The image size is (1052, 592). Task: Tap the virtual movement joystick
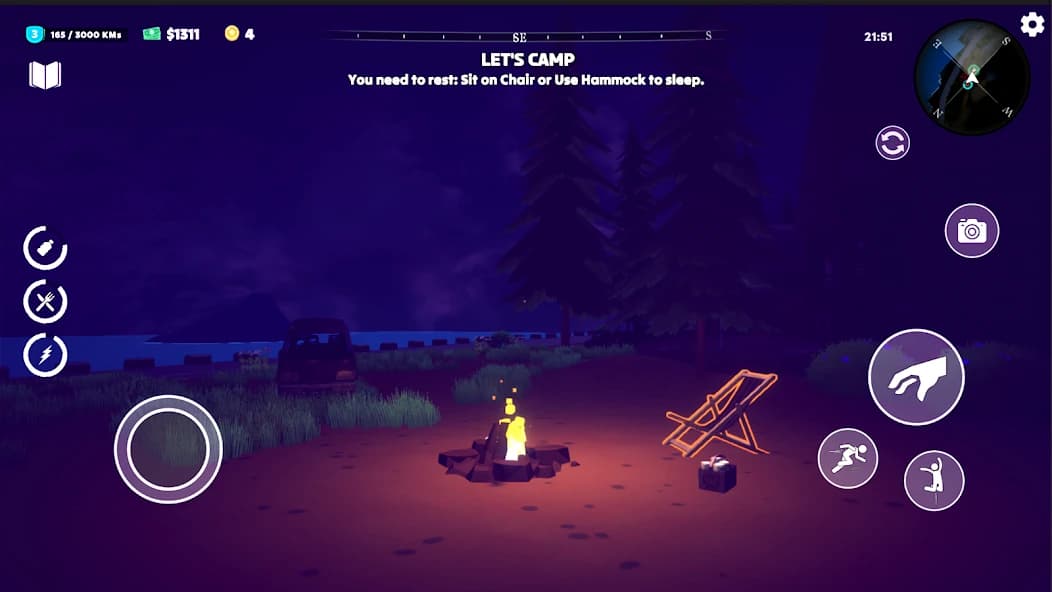click(x=168, y=449)
